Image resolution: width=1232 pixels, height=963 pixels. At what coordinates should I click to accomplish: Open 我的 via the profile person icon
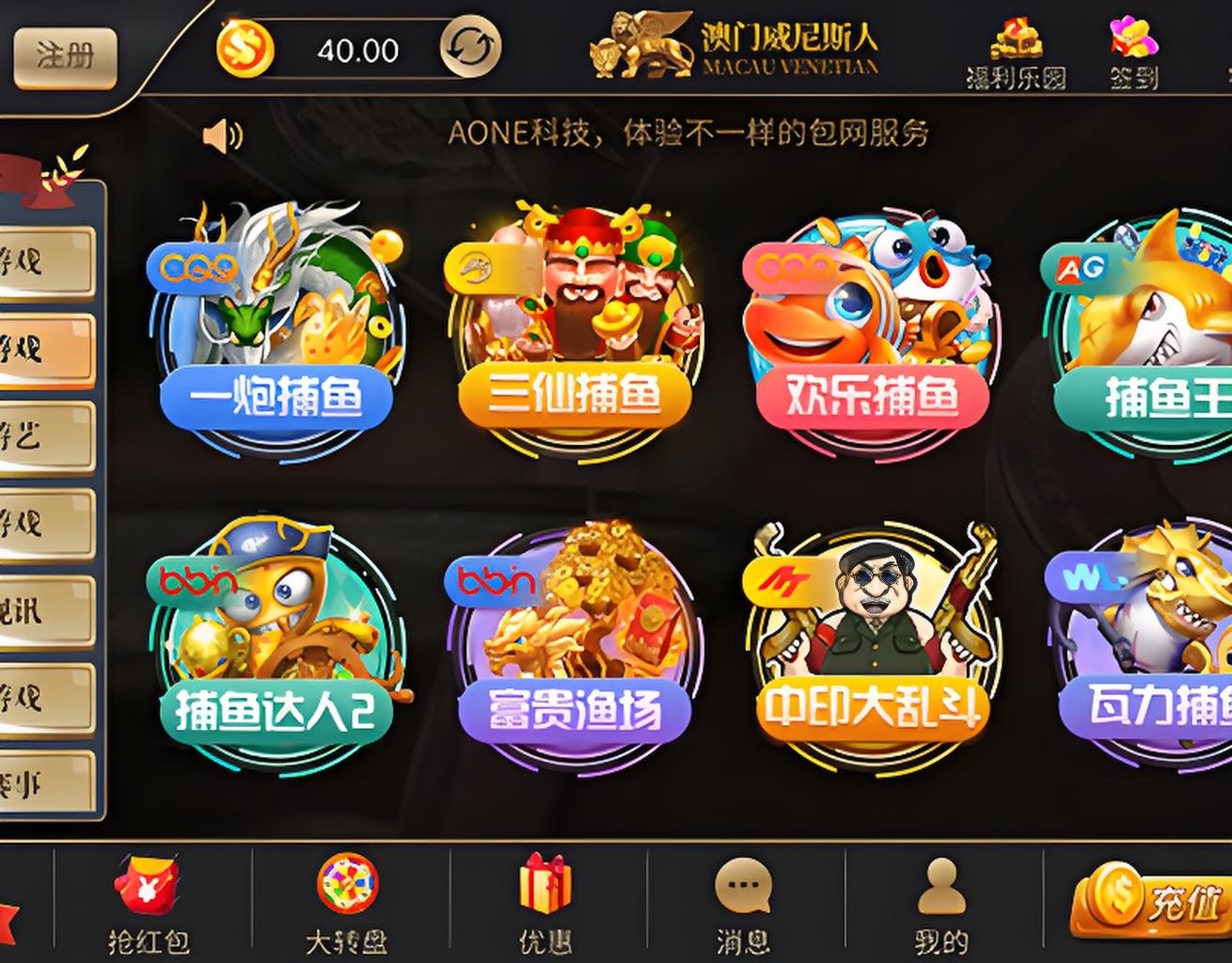pyautogui.click(x=940, y=889)
